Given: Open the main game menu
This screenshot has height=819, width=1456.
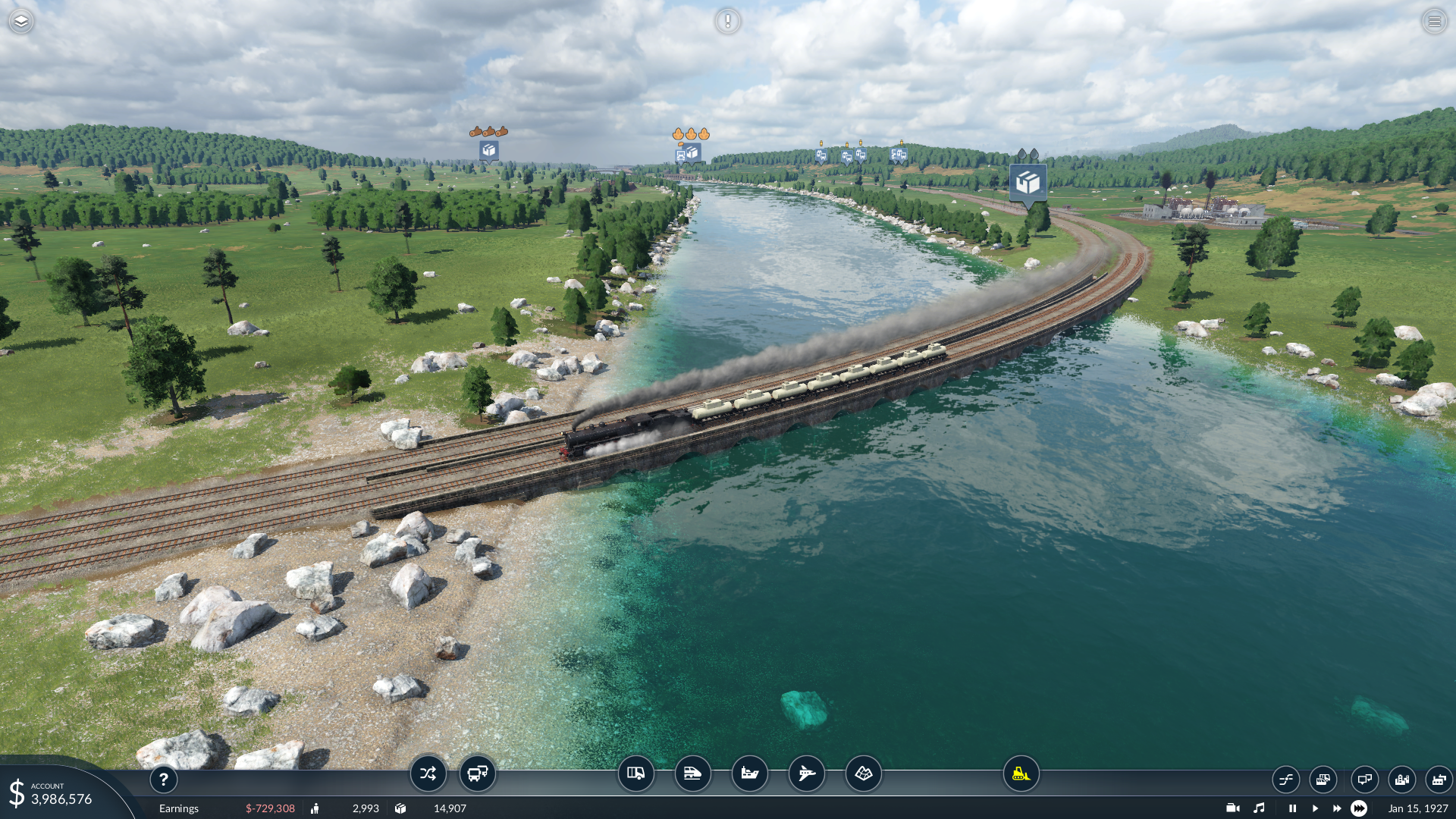Looking at the screenshot, I should pos(1434,21).
